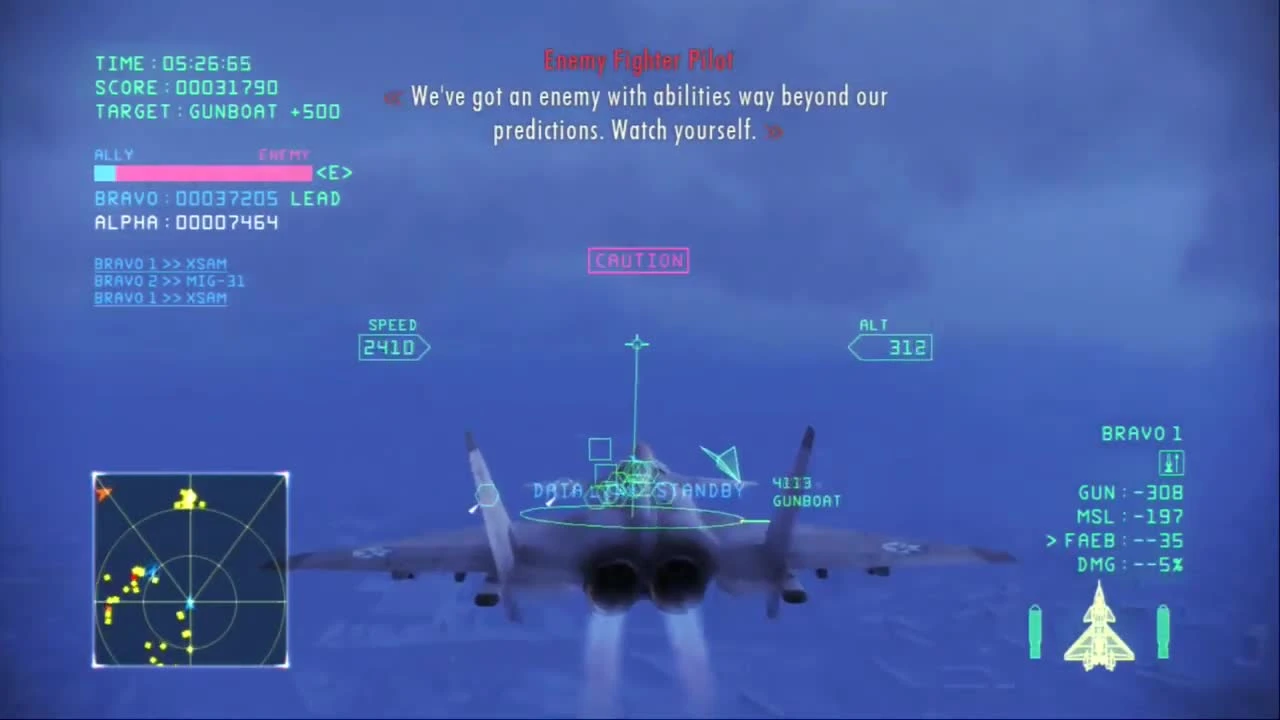Click the center aiming crosshair
Image resolution: width=1280 pixels, height=720 pixels.
tap(637, 345)
